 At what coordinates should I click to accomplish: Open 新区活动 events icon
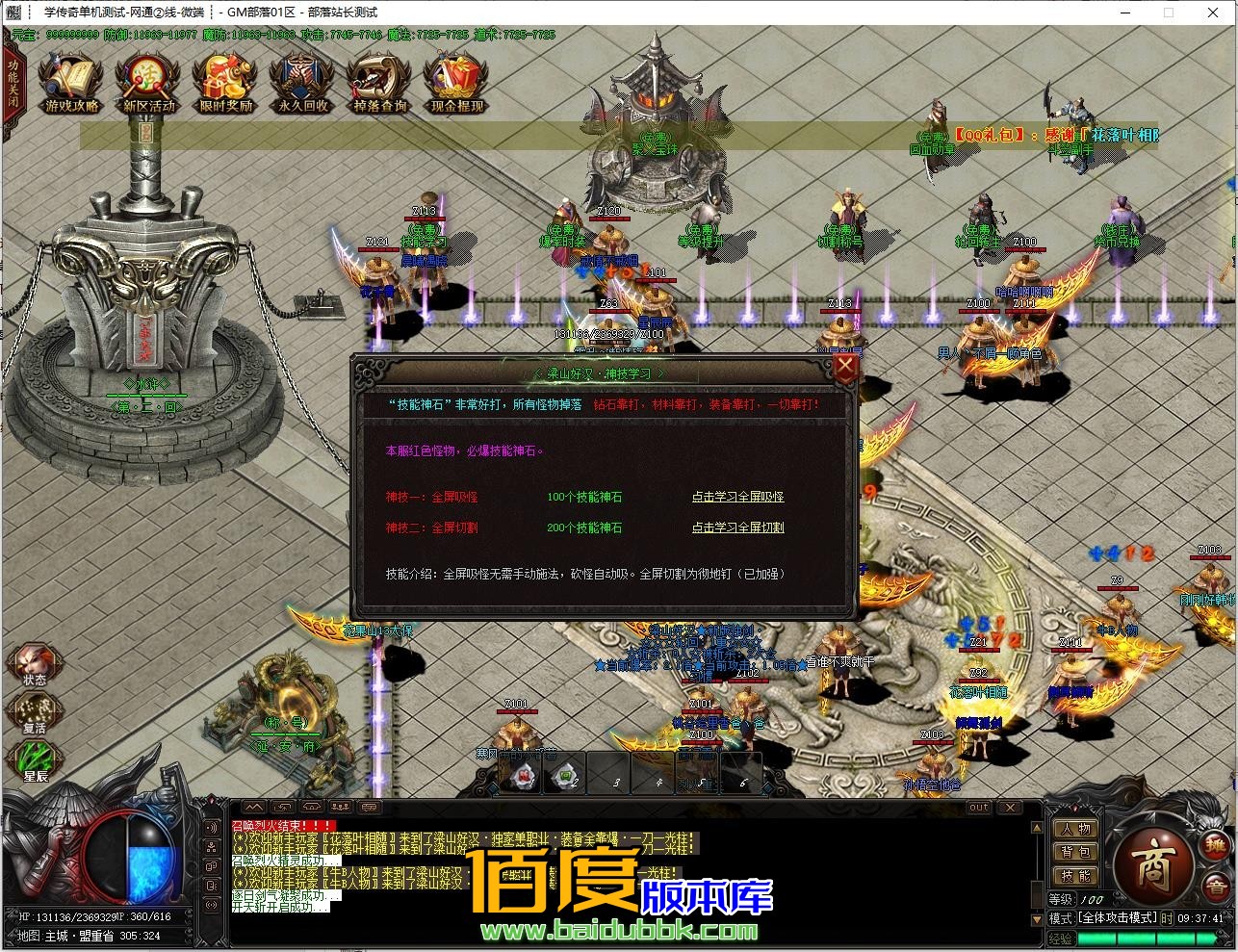pos(149,84)
